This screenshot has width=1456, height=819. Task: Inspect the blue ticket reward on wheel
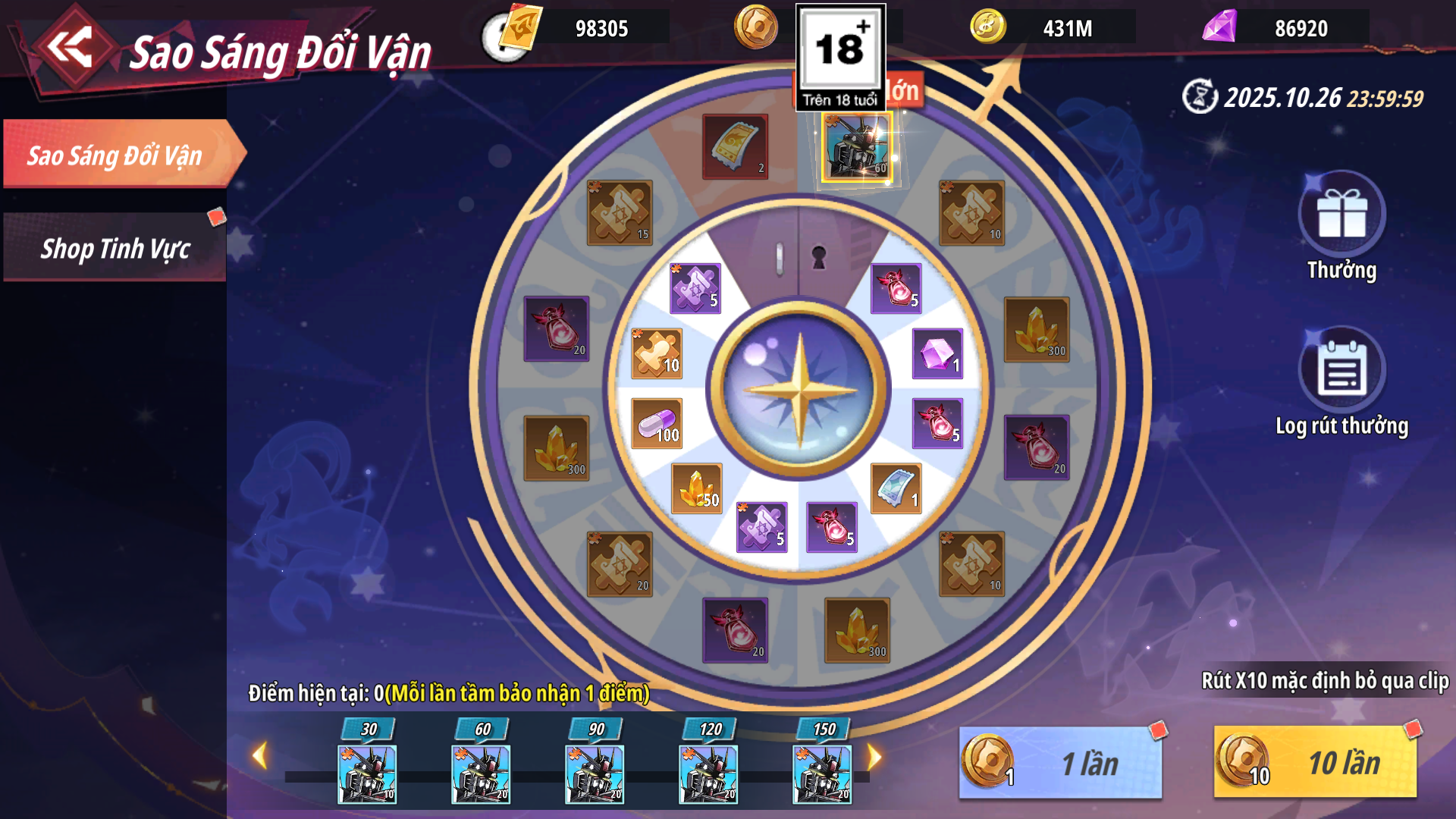[896, 488]
